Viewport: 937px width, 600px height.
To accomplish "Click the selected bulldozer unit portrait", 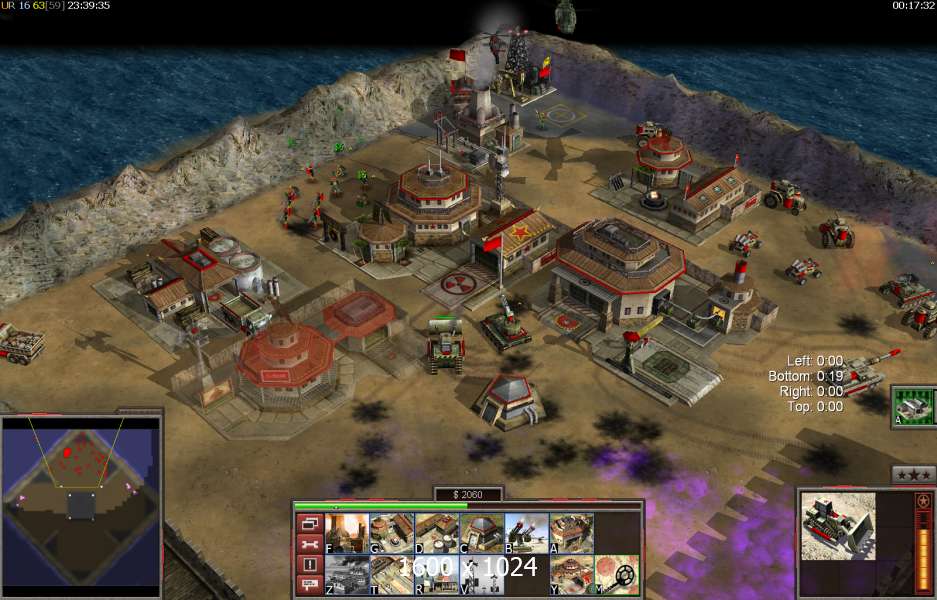I will pyautogui.click(x=838, y=524).
